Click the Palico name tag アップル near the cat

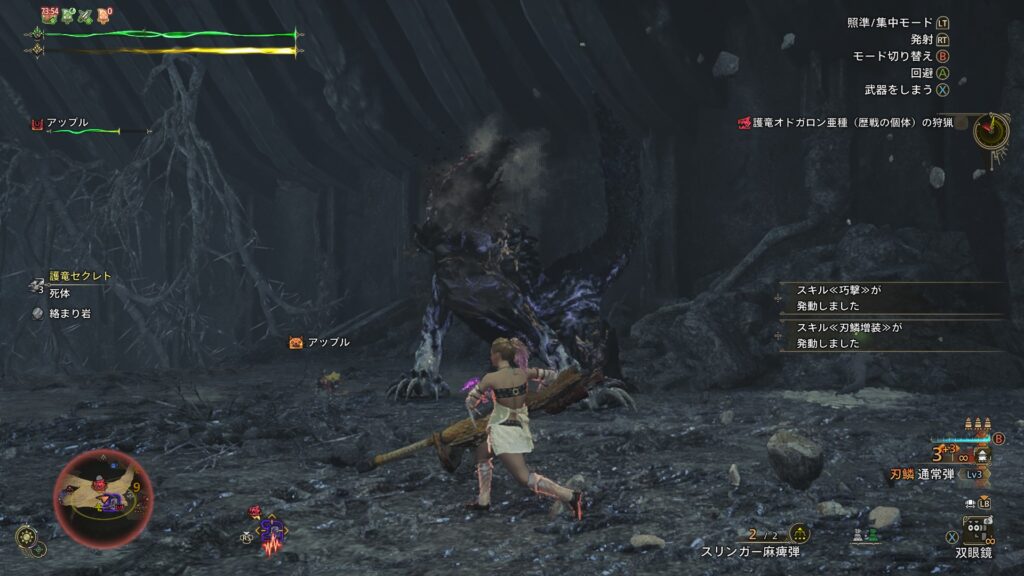point(320,343)
